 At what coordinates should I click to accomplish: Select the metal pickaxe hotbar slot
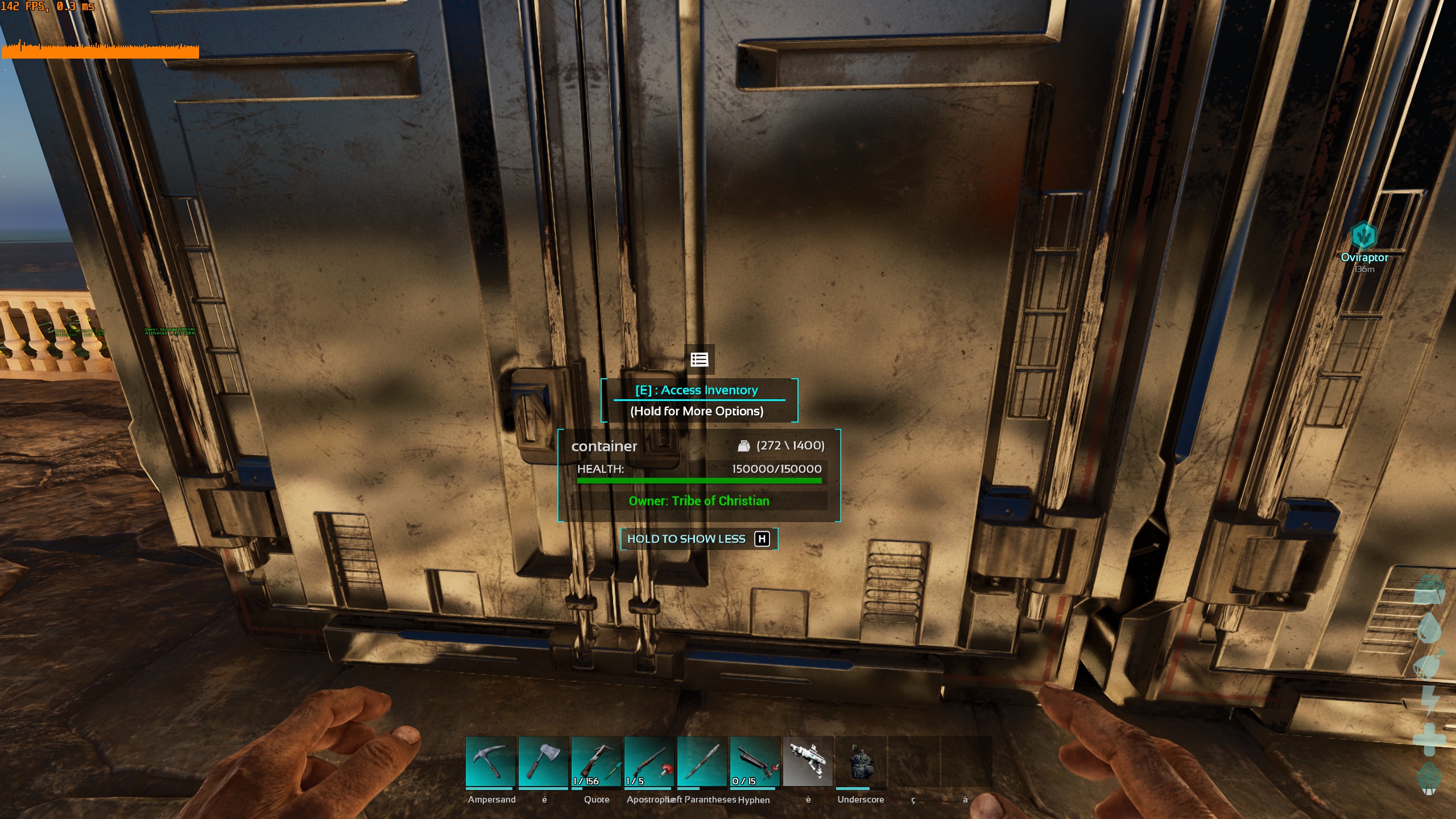click(x=490, y=762)
